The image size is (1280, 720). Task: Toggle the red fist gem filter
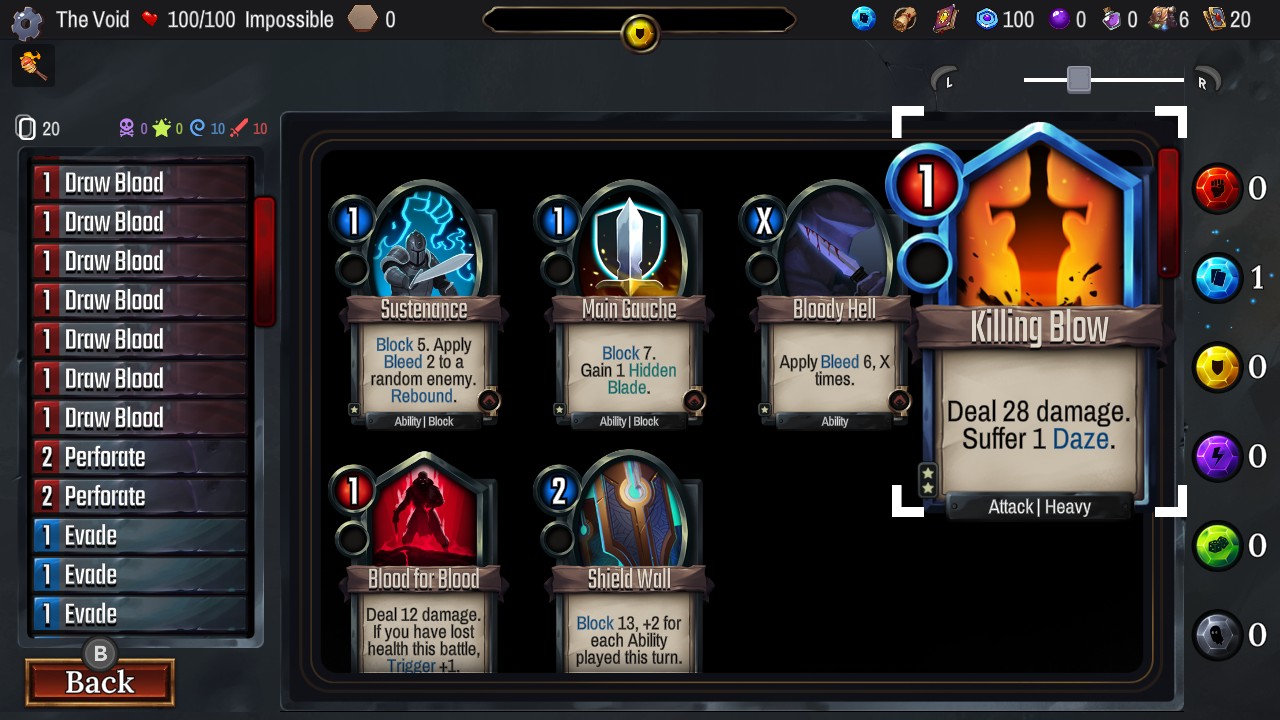(1218, 187)
